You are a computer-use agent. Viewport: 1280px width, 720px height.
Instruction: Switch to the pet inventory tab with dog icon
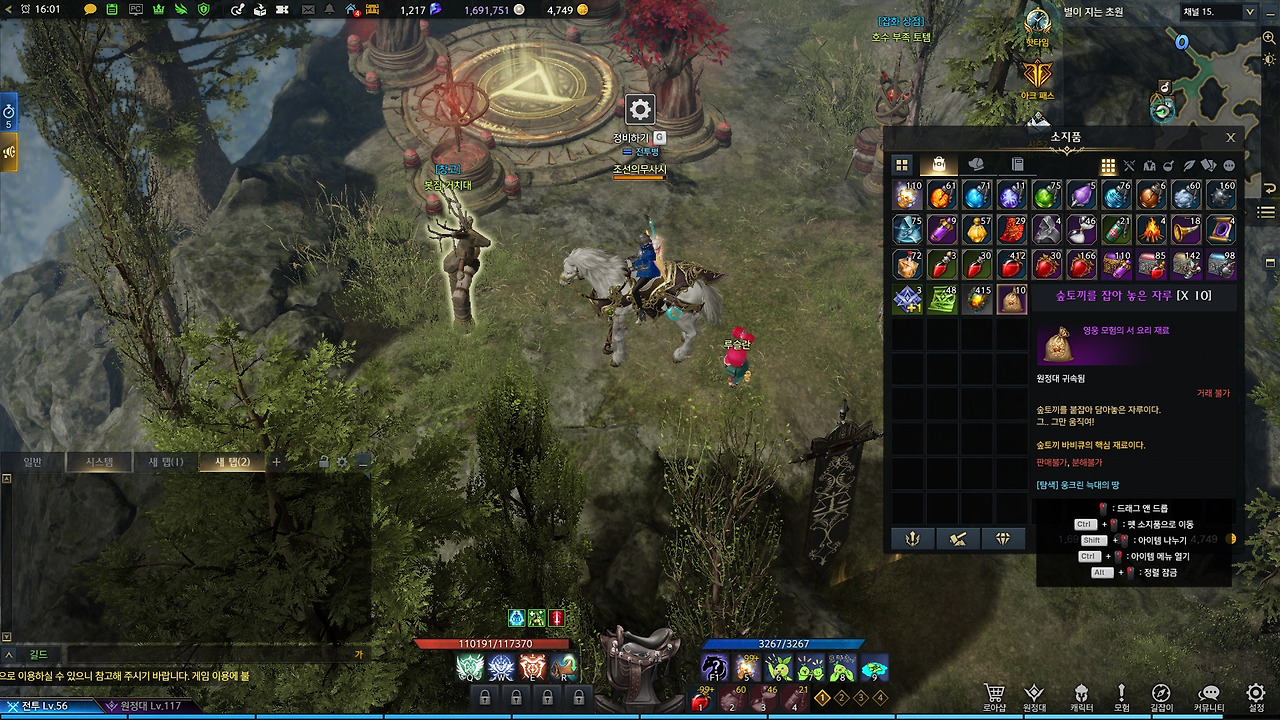point(976,164)
